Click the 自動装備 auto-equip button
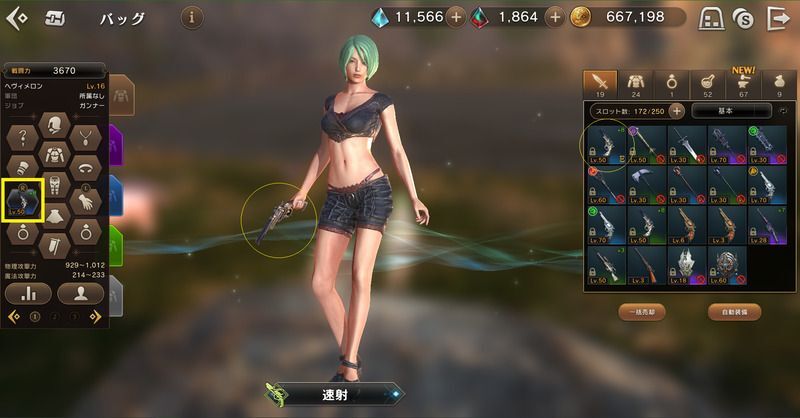Screen dimensions: 800x418 point(726,312)
